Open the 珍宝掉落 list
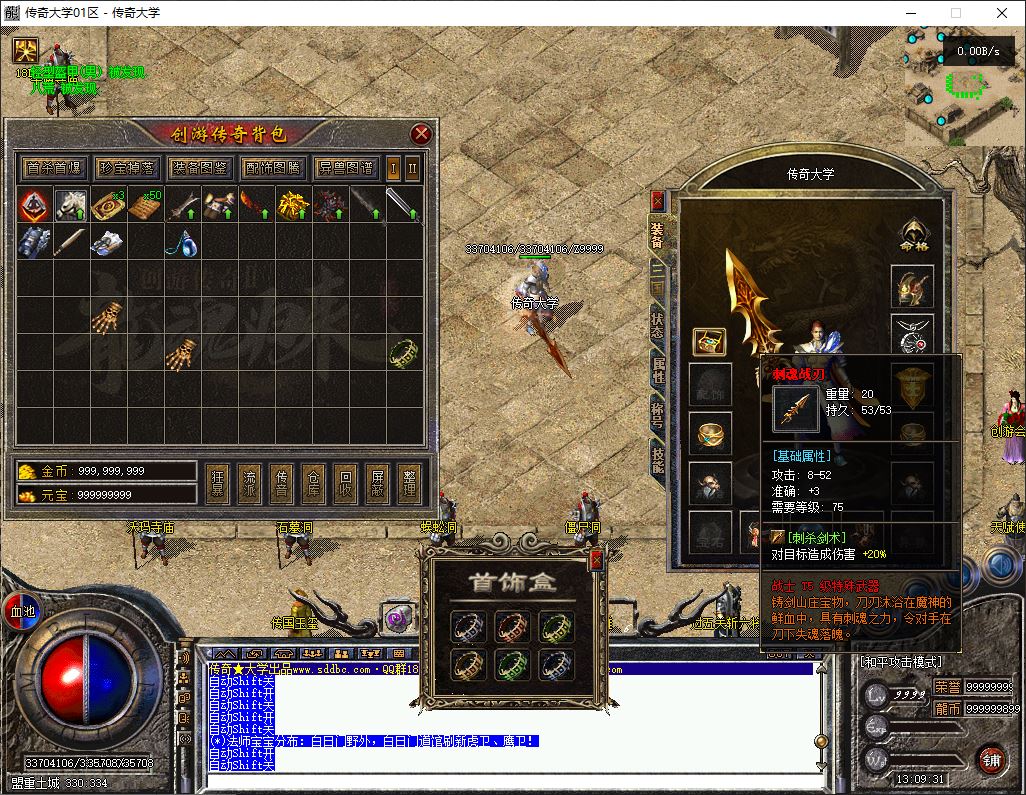Viewport: 1026px width, 795px height. [x=126, y=168]
